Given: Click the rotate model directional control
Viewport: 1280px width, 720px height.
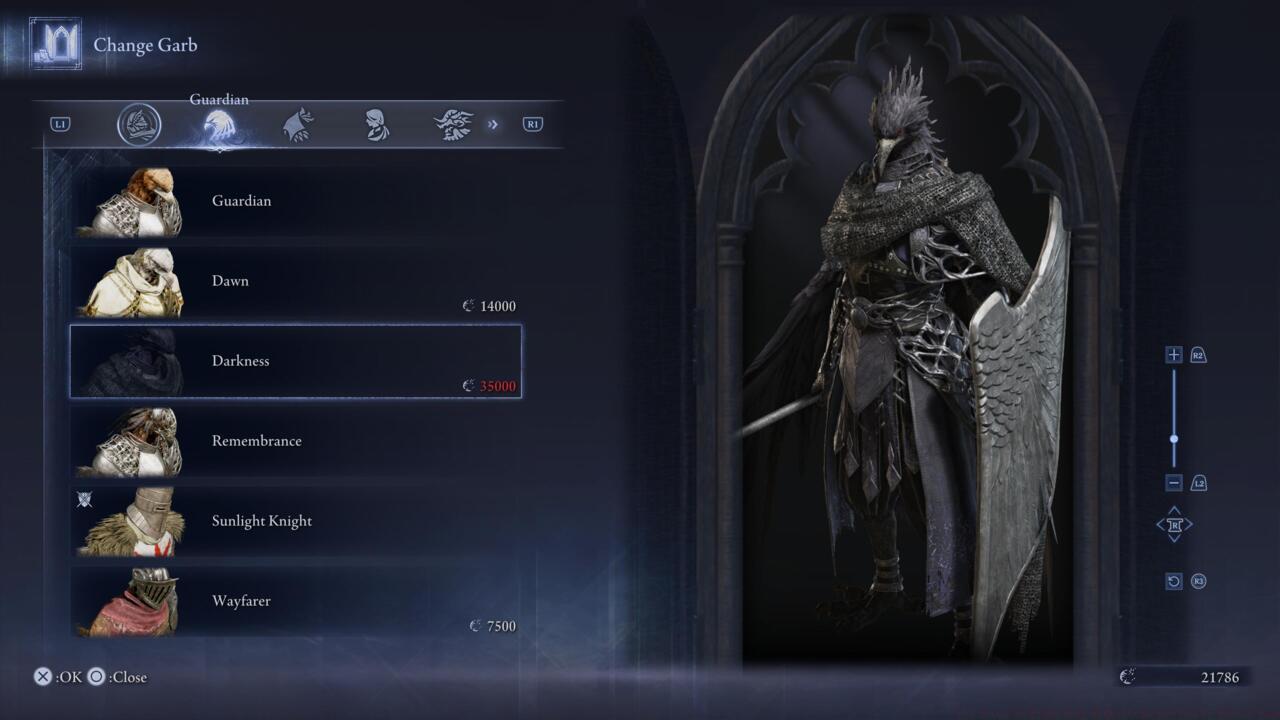Looking at the screenshot, I should (1174, 524).
